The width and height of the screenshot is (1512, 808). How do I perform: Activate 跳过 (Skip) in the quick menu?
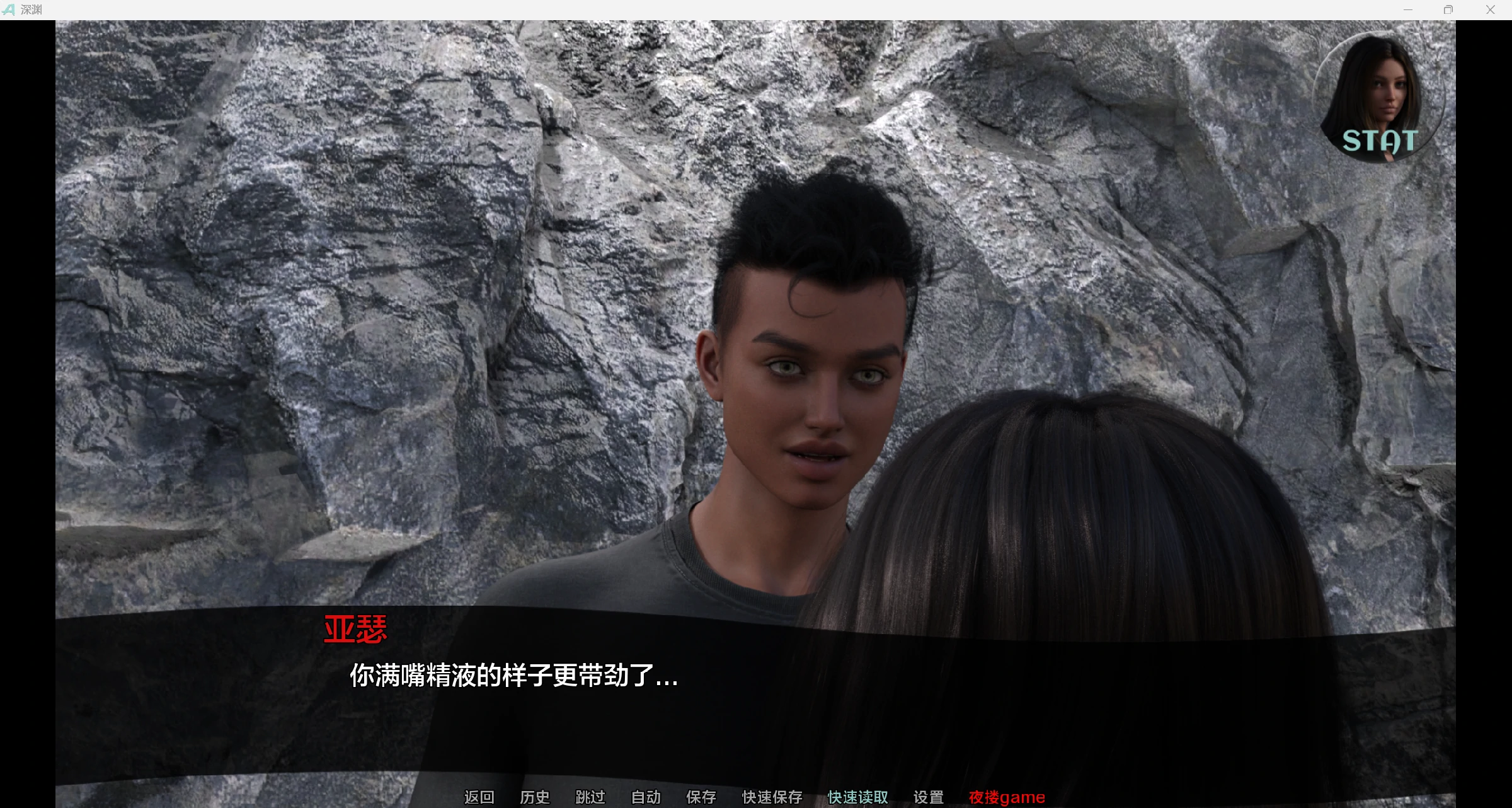pyautogui.click(x=590, y=797)
